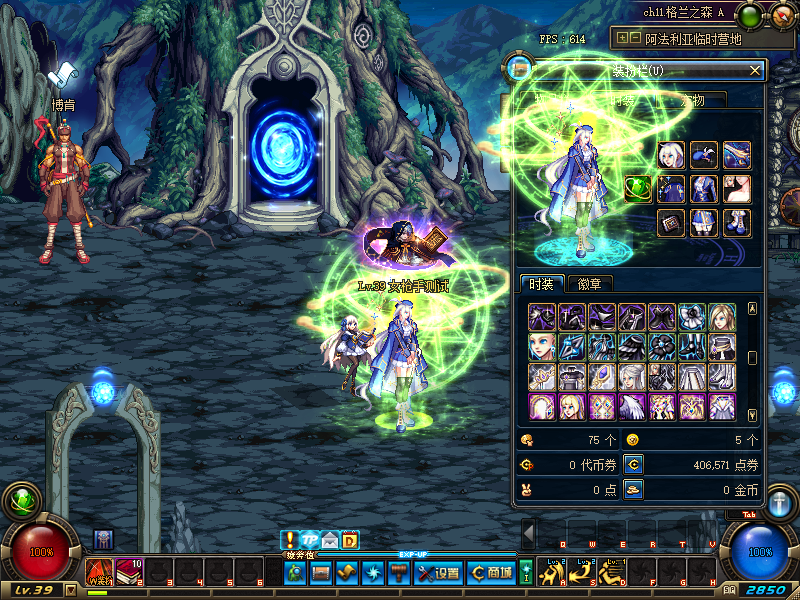The width and height of the screenshot is (800, 600).
Task: Close the 装扮栏 costume window
Action: click(x=755, y=70)
